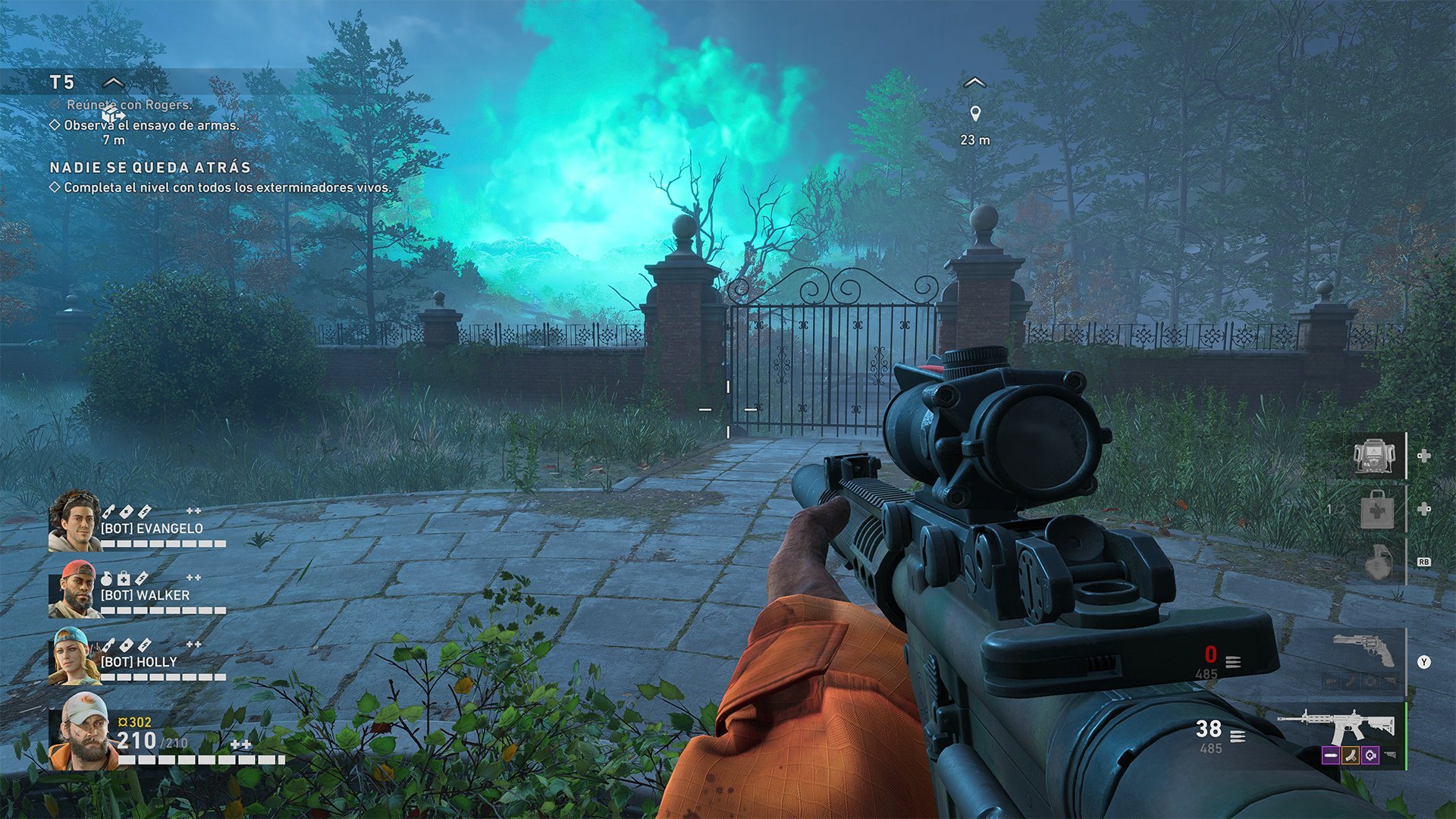
Task: Select the first aid kit slot
Action: pyautogui.click(x=1376, y=510)
